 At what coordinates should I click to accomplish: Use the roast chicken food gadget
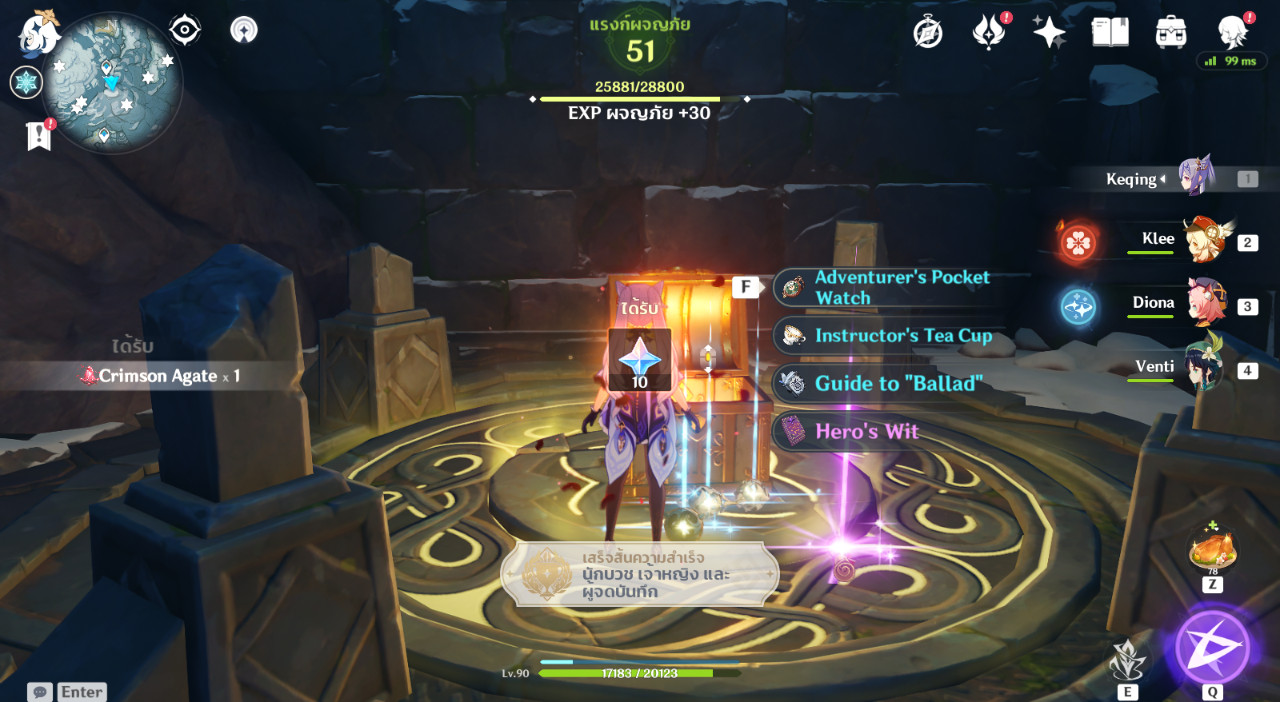1212,550
